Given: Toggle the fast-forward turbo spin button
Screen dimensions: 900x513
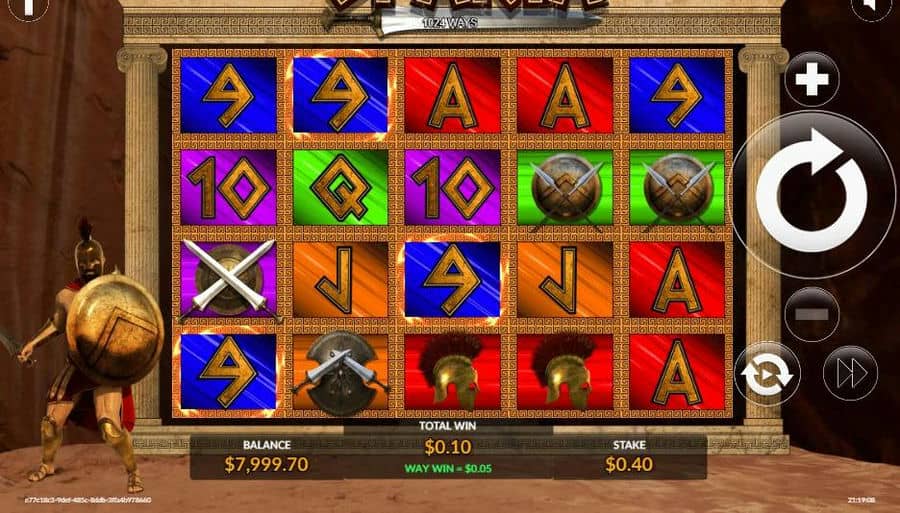Looking at the screenshot, I should [x=849, y=374].
